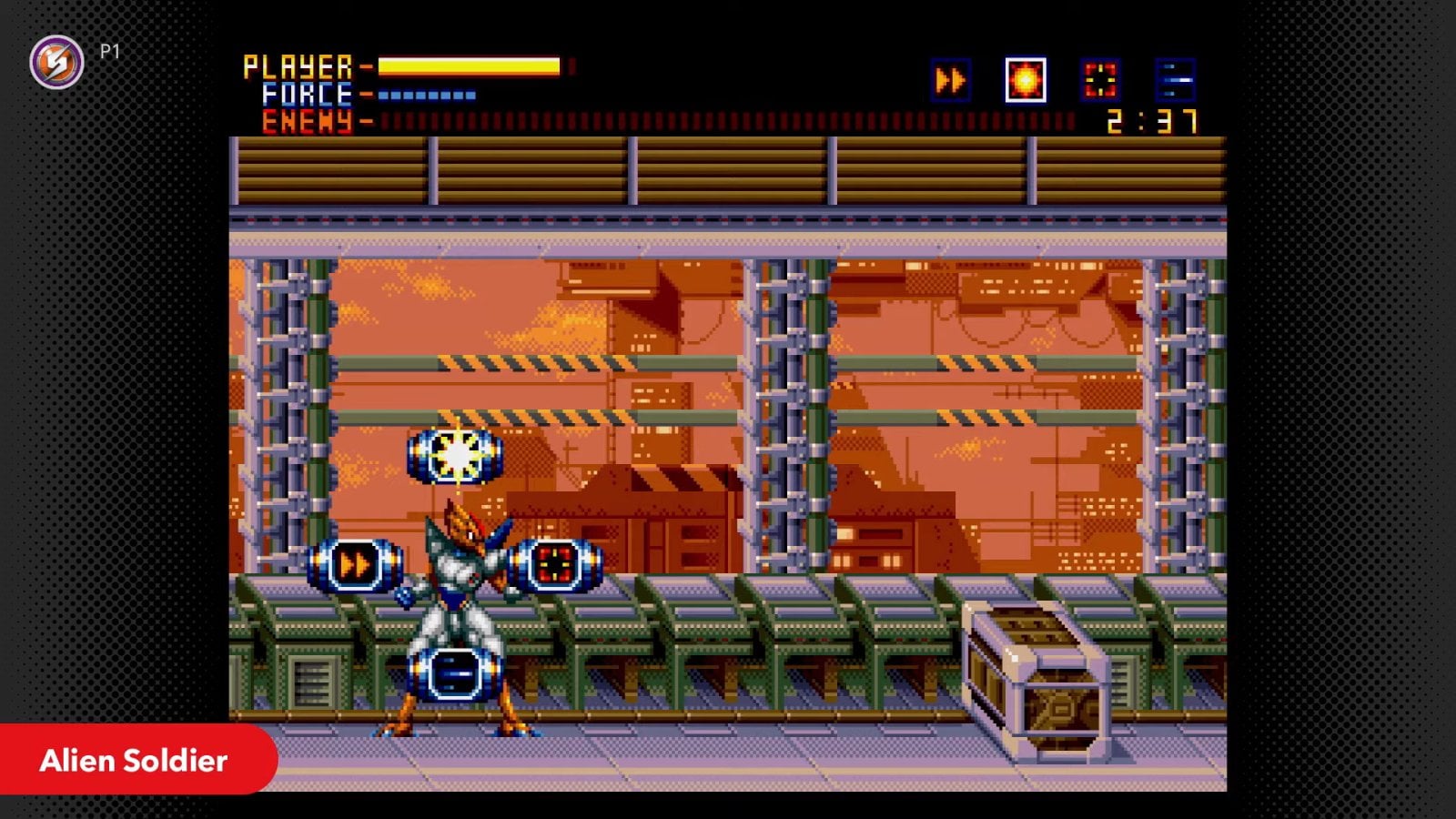Image resolution: width=1456 pixels, height=819 pixels.
Task: Select the flashing burst capsule above the character
Action: (455, 455)
